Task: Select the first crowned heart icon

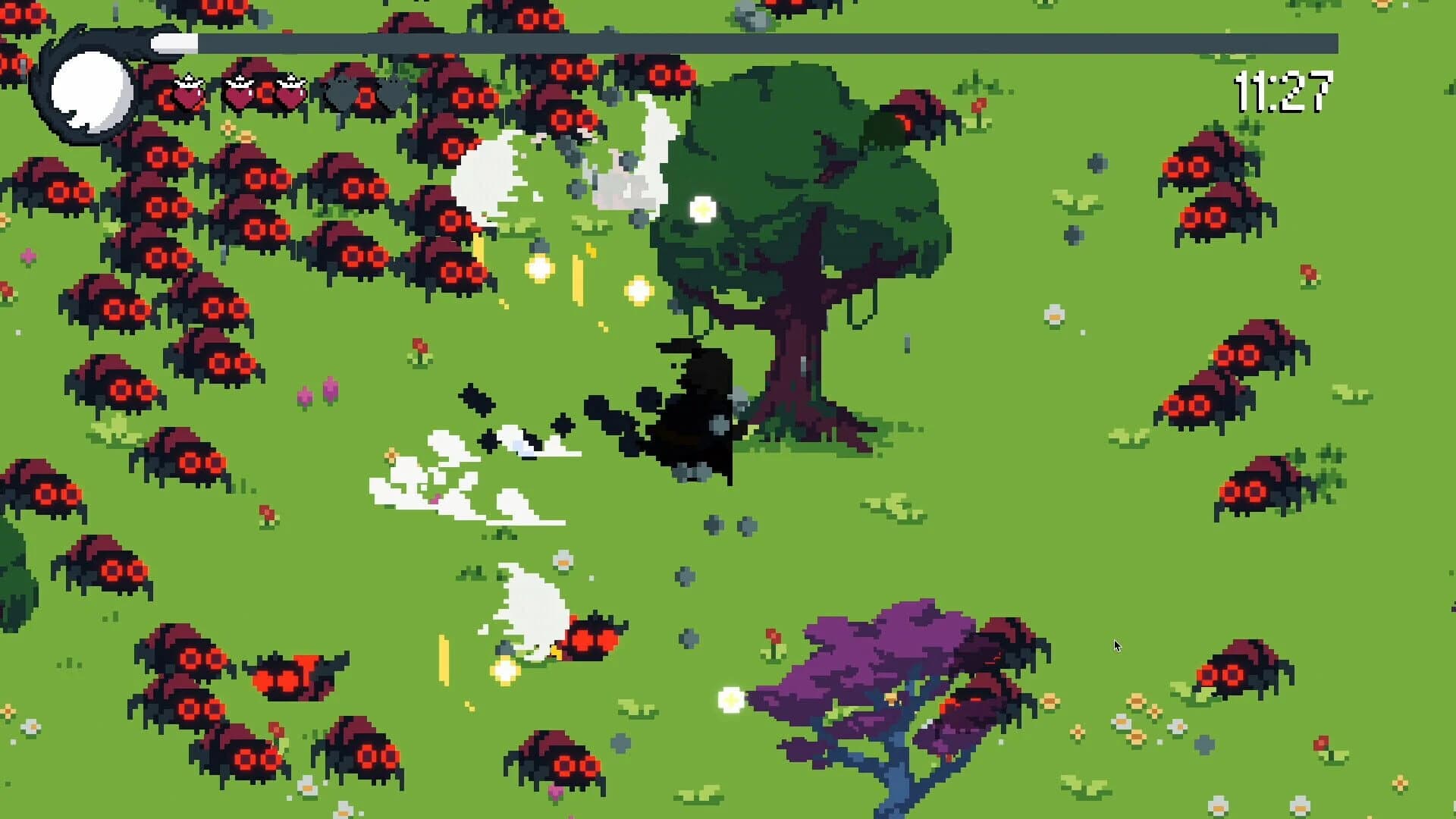Action: (188, 93)
